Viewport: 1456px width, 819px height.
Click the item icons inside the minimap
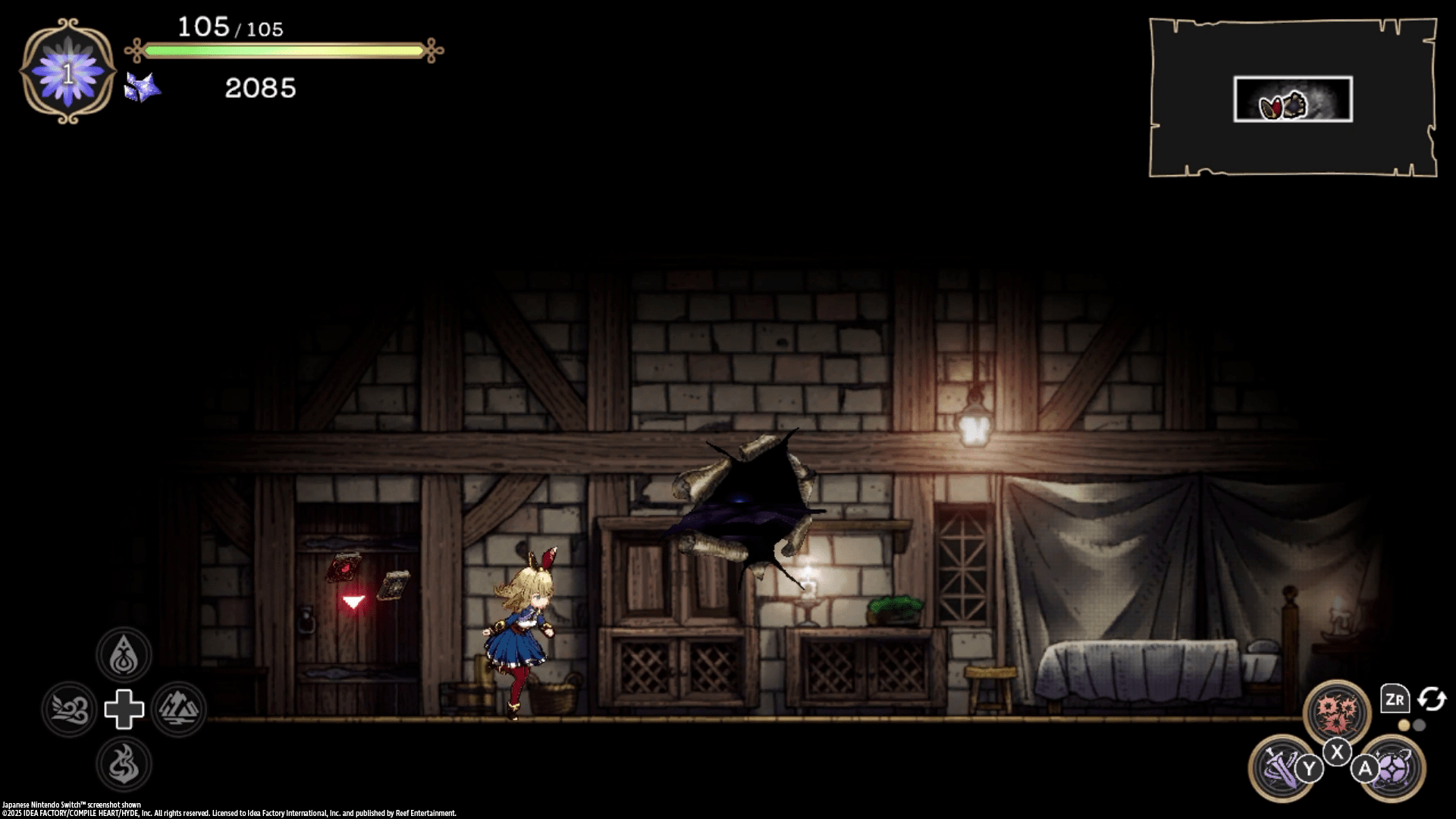[1283, 106]
